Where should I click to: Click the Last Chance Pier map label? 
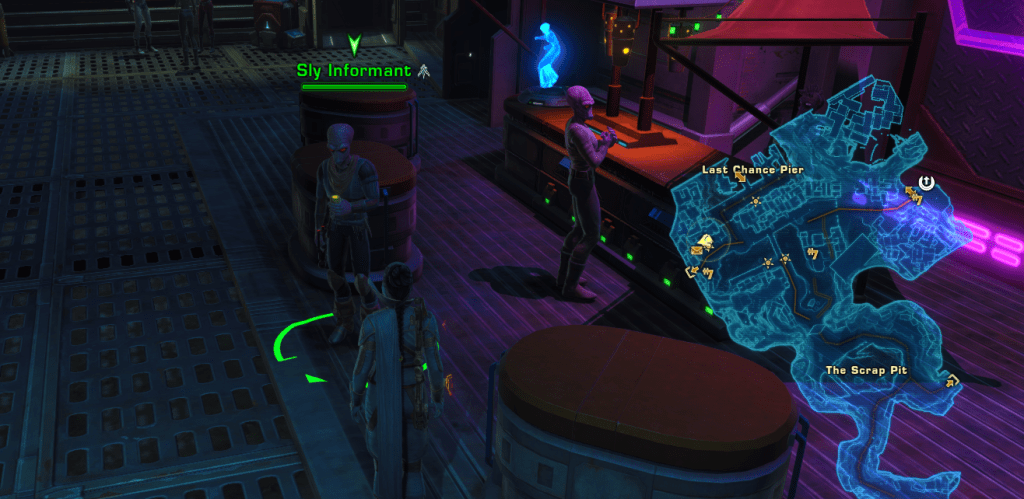tap(752, 170)
